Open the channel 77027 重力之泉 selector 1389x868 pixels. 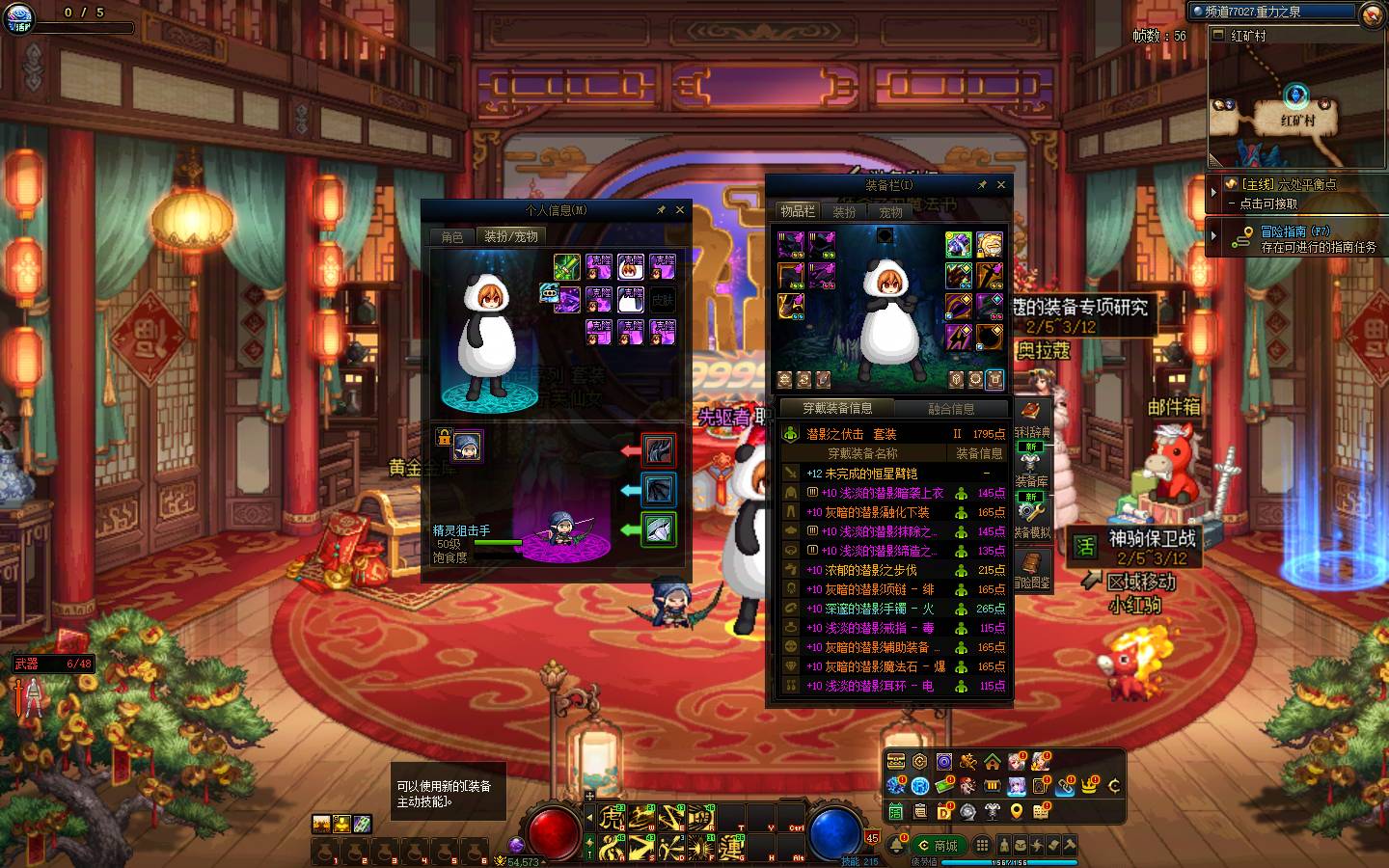pyautogui.click(x=1273, y=12)
